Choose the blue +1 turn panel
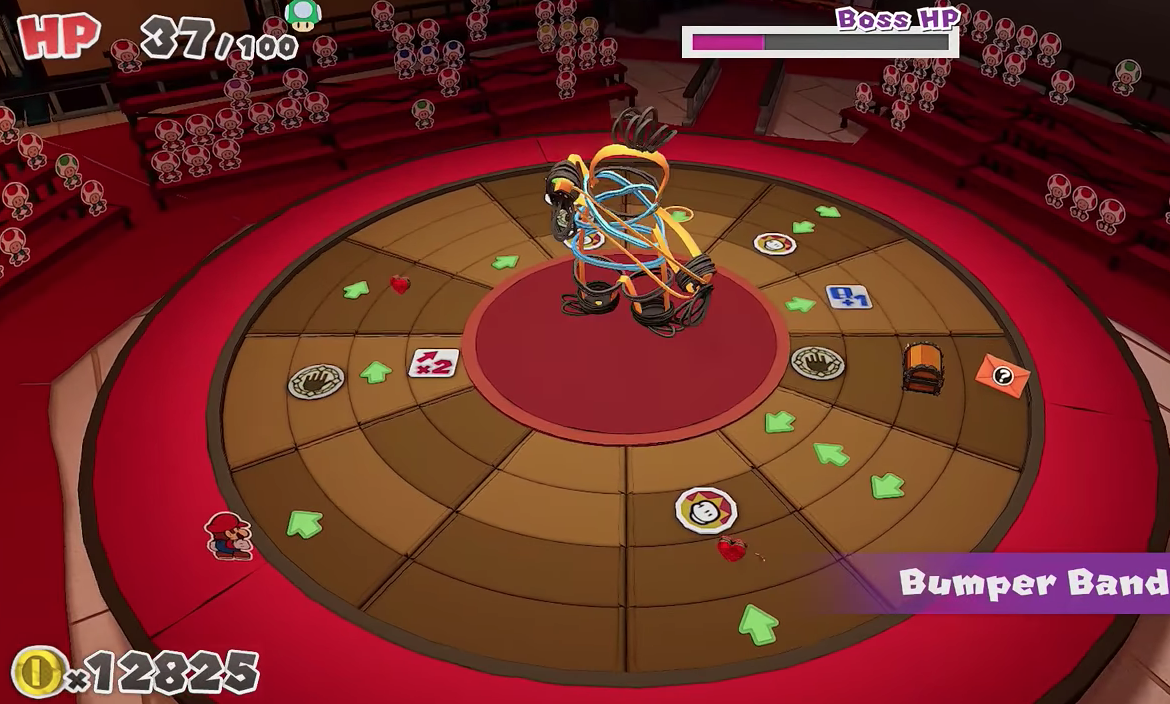Viewport: 1170px width, 704px height. [x=849, y=298]
